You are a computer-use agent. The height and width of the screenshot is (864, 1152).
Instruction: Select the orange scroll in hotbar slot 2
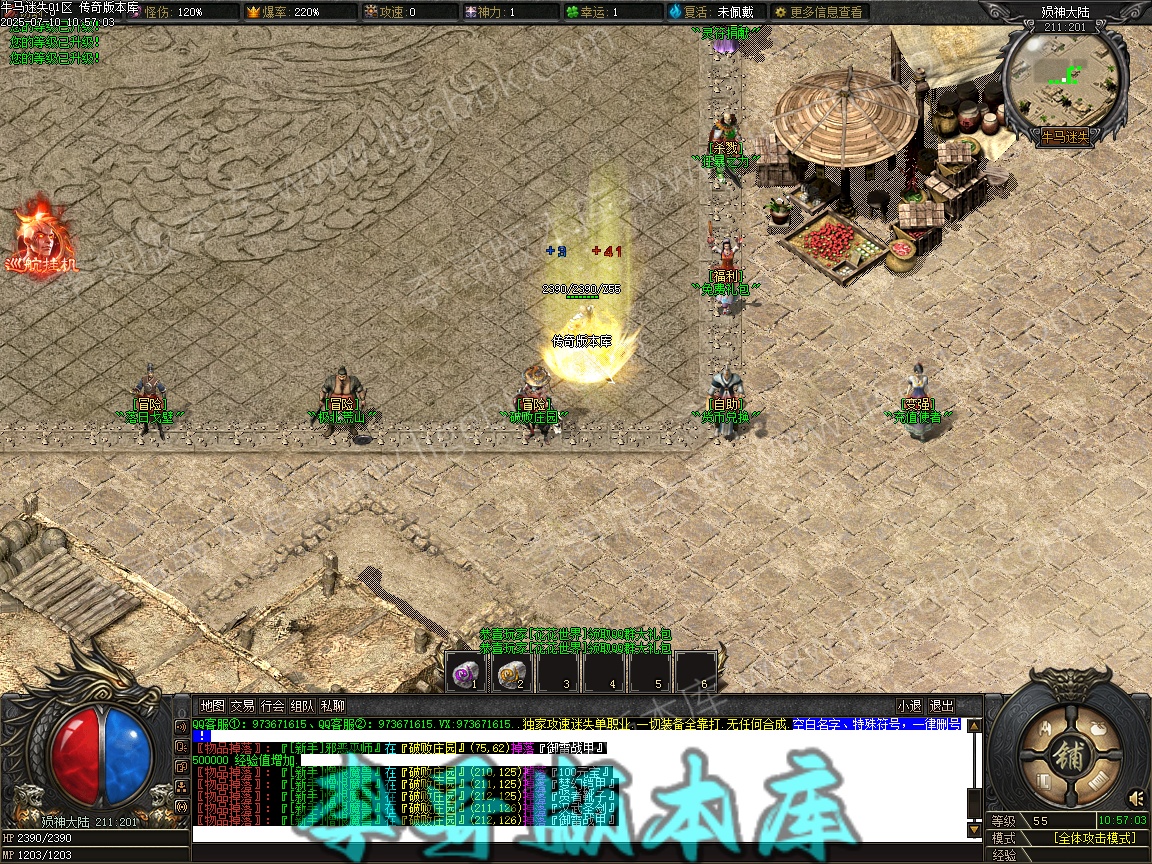tap(512, 673)
